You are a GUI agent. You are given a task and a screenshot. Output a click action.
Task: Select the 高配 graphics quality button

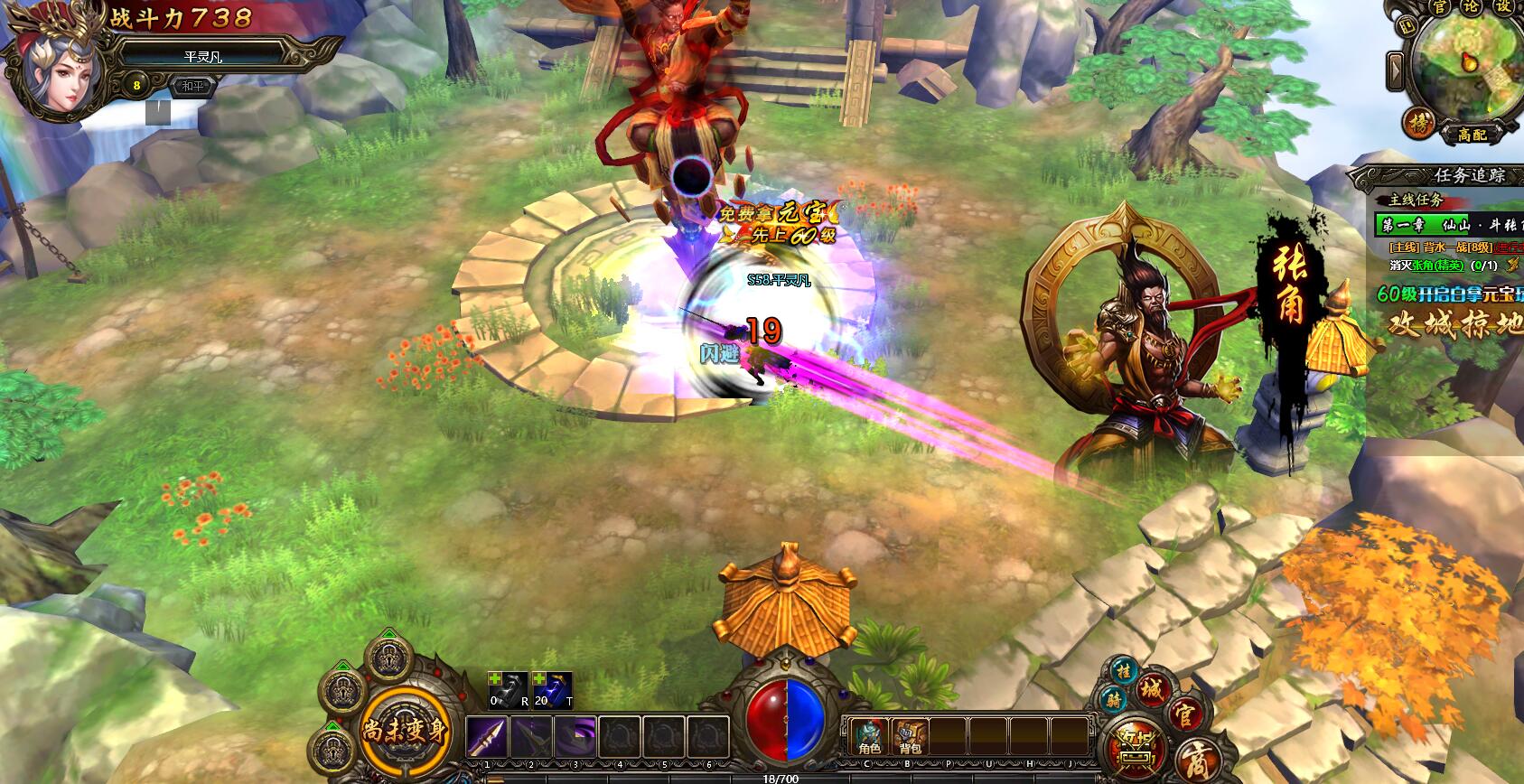[1472, 135]
